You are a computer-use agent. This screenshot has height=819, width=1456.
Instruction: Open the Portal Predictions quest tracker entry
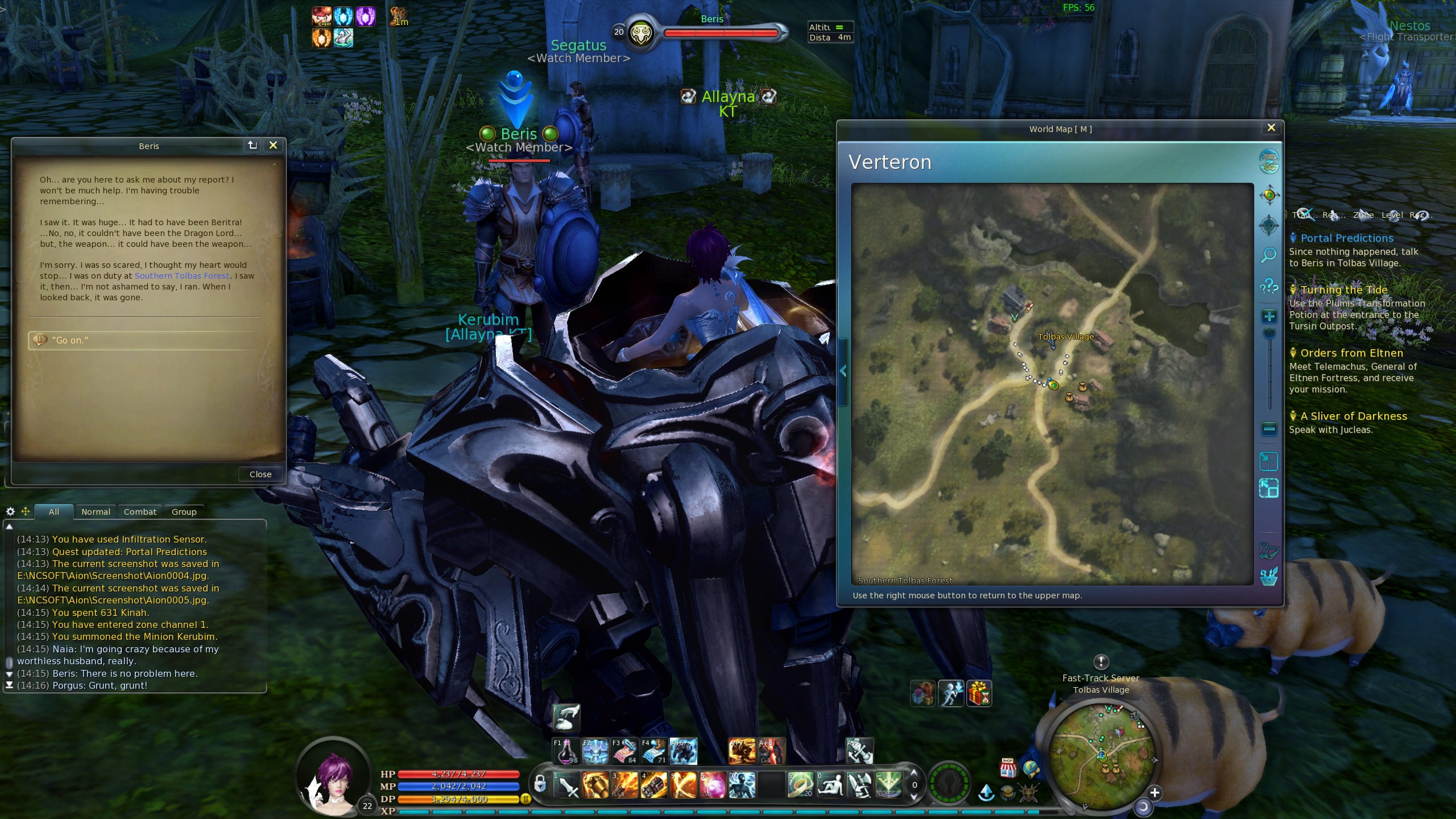pos(1347,238)
